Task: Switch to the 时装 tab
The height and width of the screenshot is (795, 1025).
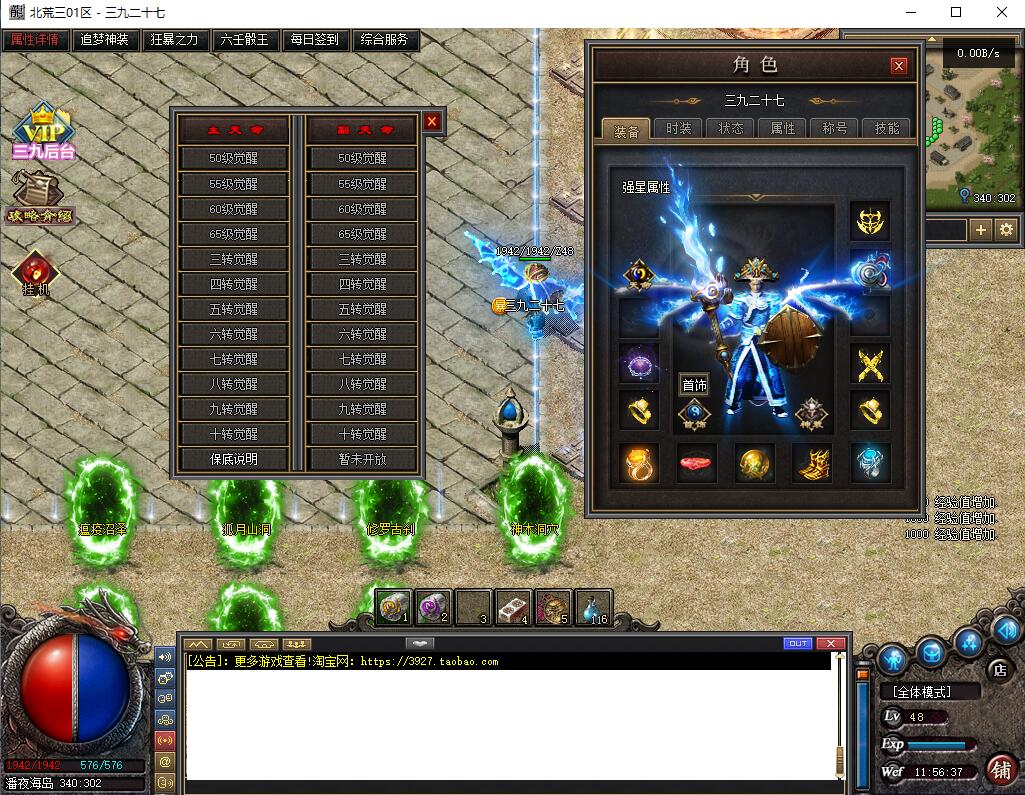Action: (x=678, y=128)
